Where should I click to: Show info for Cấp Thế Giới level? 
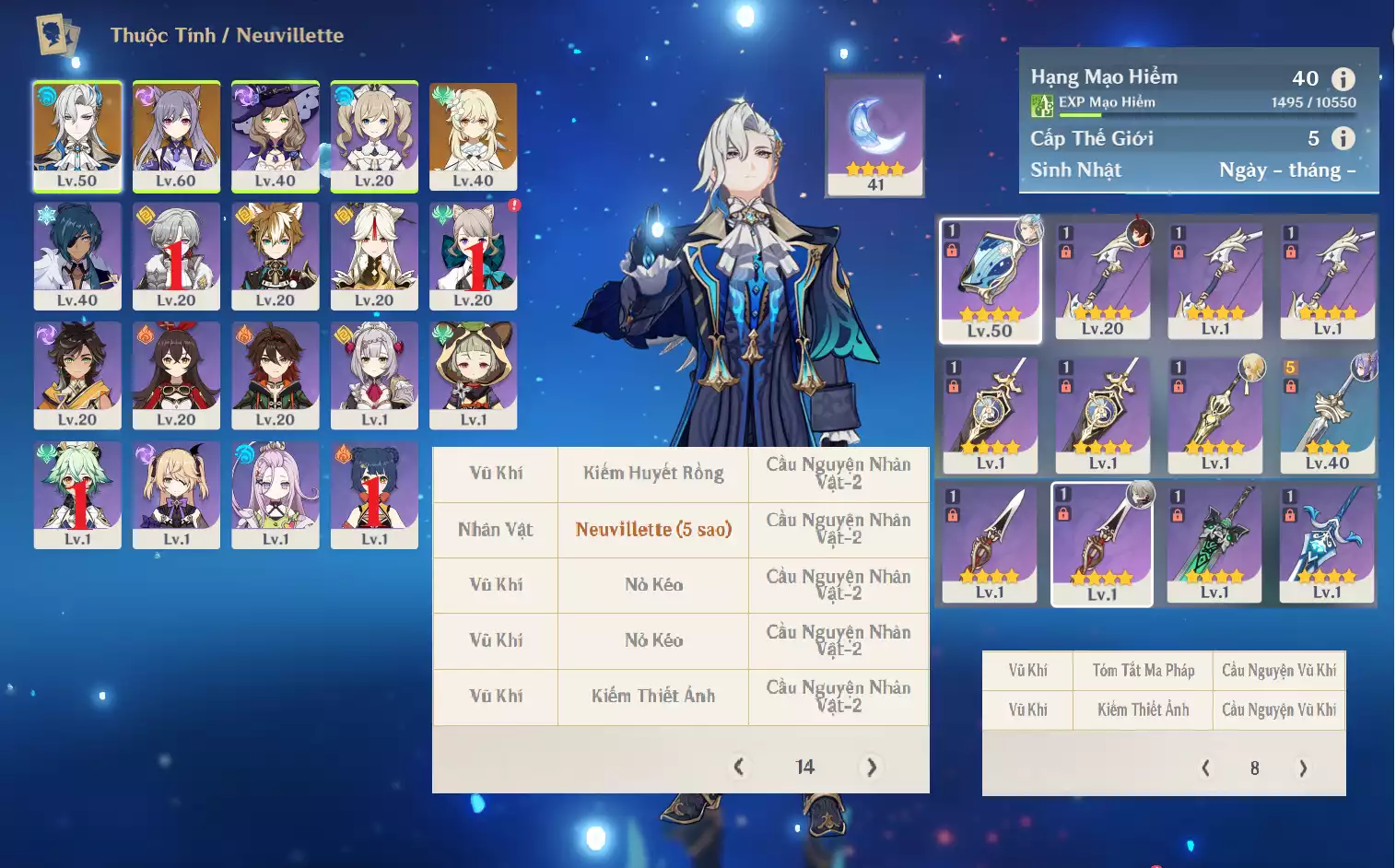[1343, 138]
